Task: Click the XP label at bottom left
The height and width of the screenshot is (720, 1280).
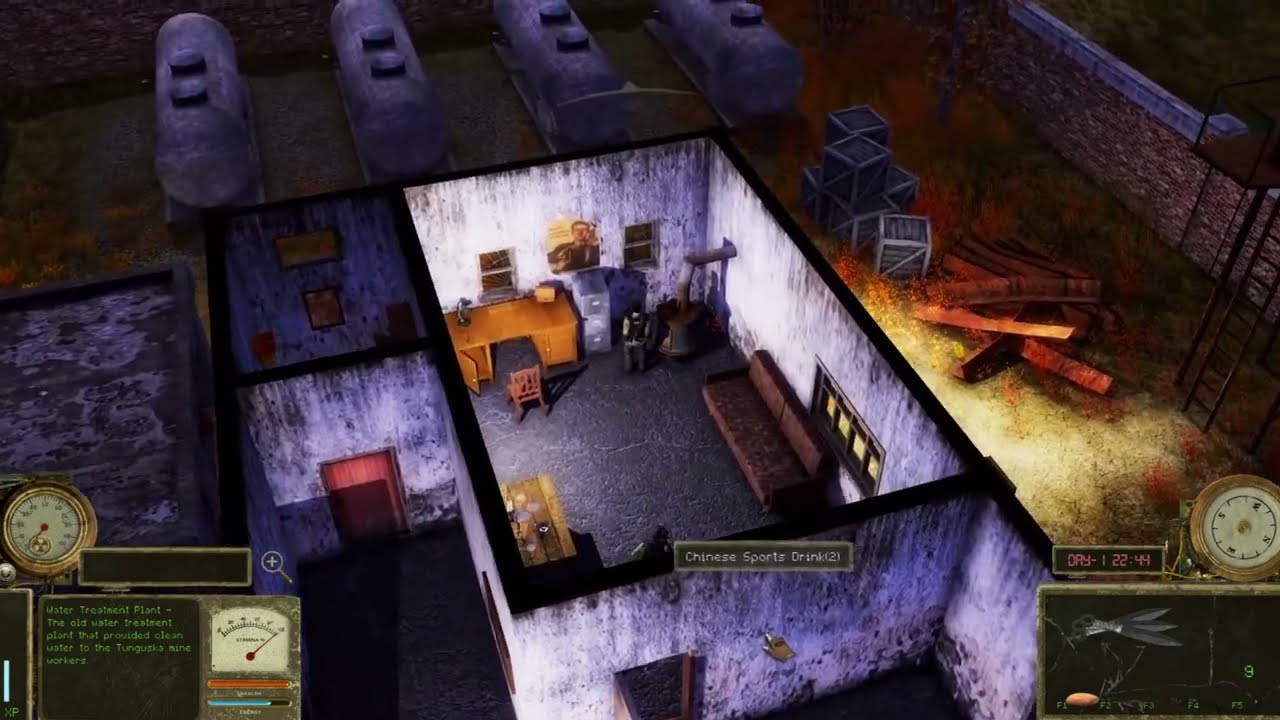Action: (x=12, y=710)
